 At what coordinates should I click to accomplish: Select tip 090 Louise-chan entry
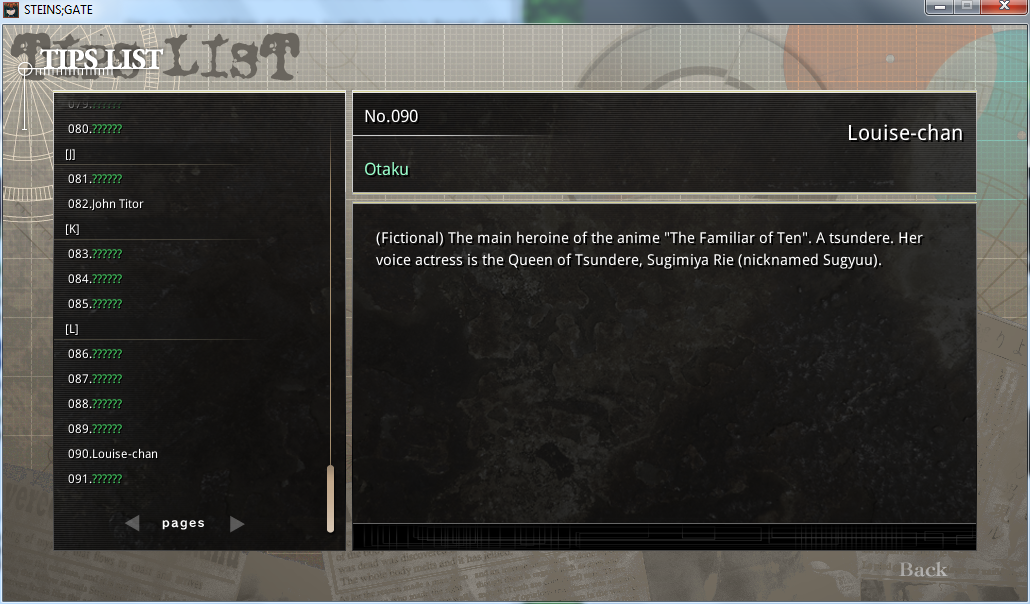(x=113, y=454)
